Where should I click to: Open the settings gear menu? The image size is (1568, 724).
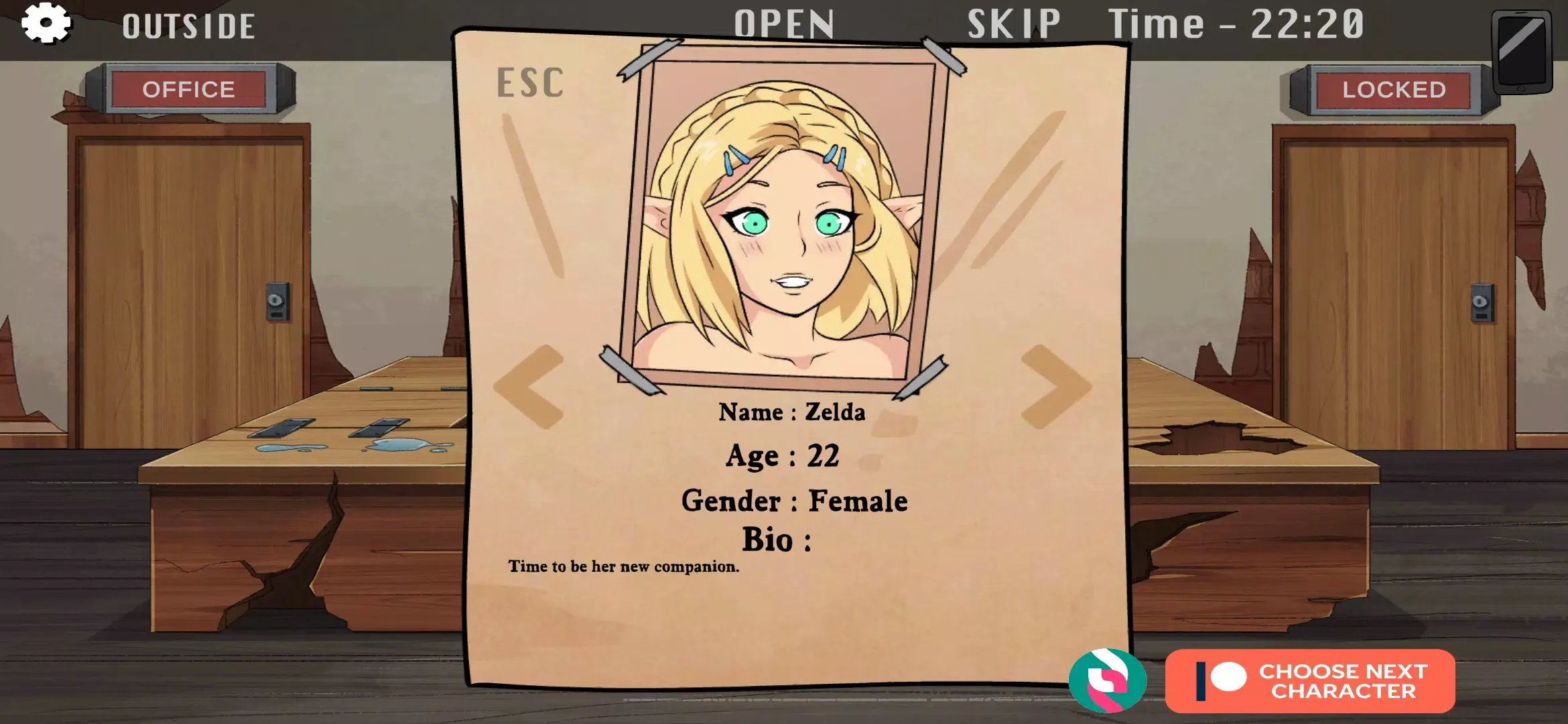[x=46, y=23]
